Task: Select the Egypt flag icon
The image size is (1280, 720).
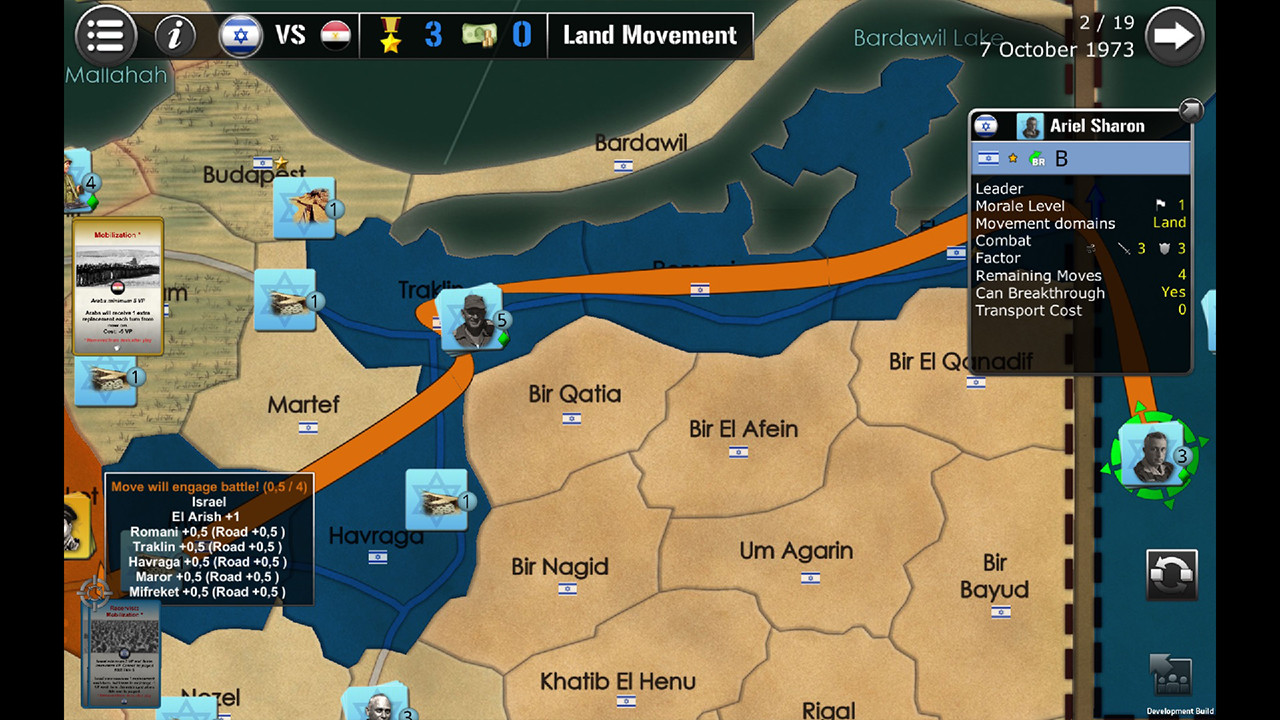Action: point(335,36)
